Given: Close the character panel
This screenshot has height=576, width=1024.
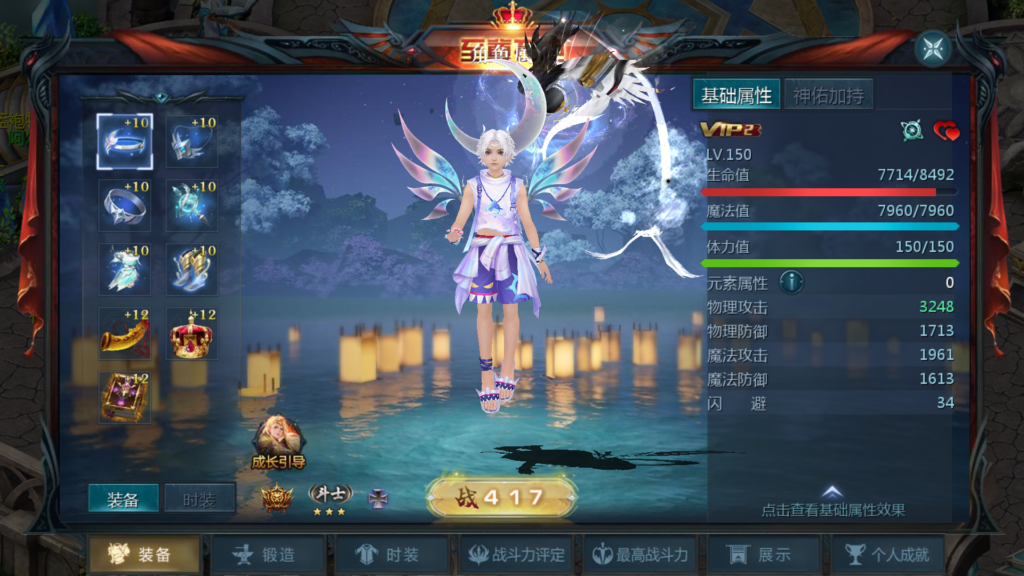Looking at the screenshot, I should click(933, 48).
